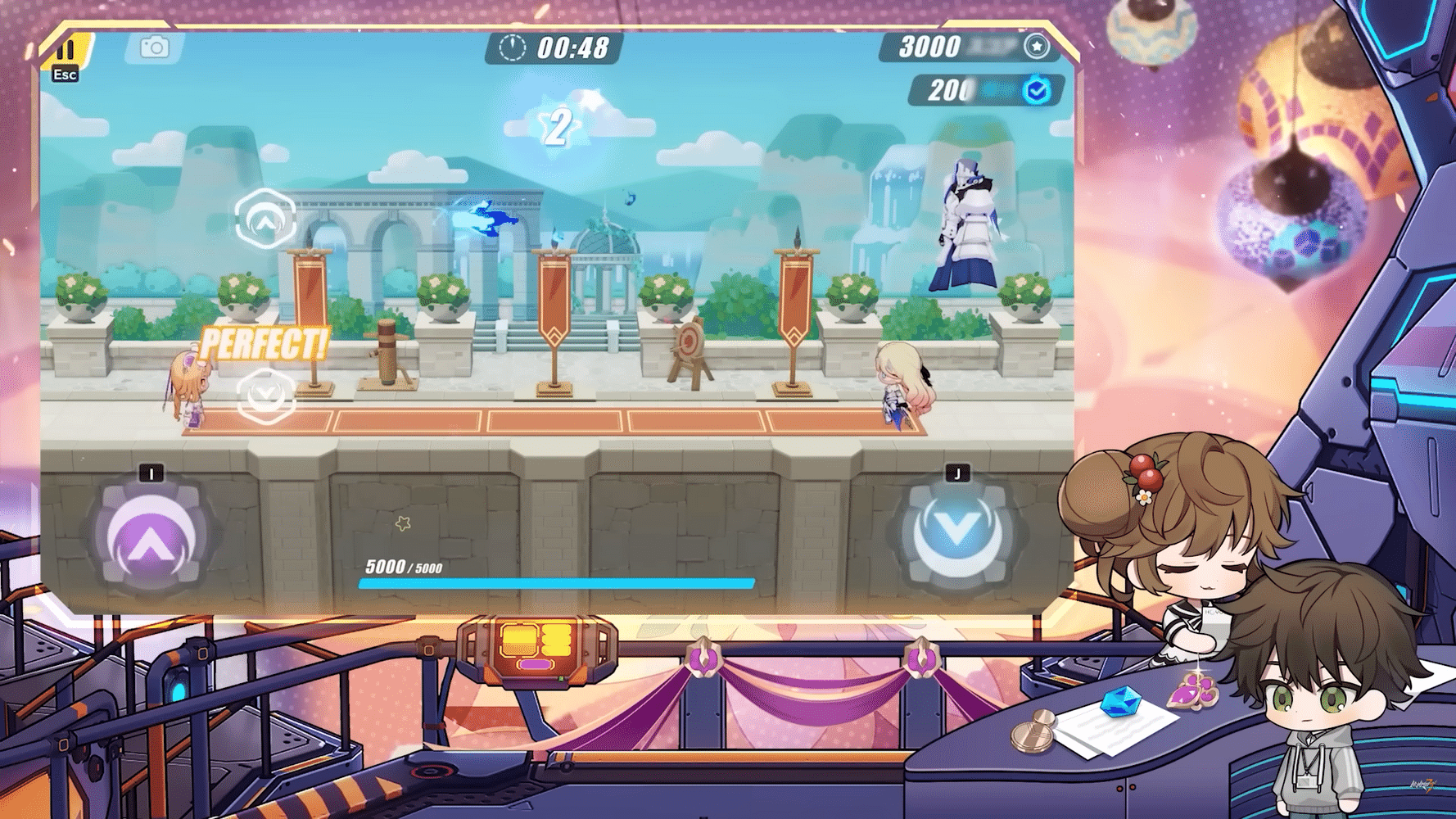The height and width of the screenshot is (819, 1456).
Task: Expand the J key label above the slide button
Action: point(956,472)
